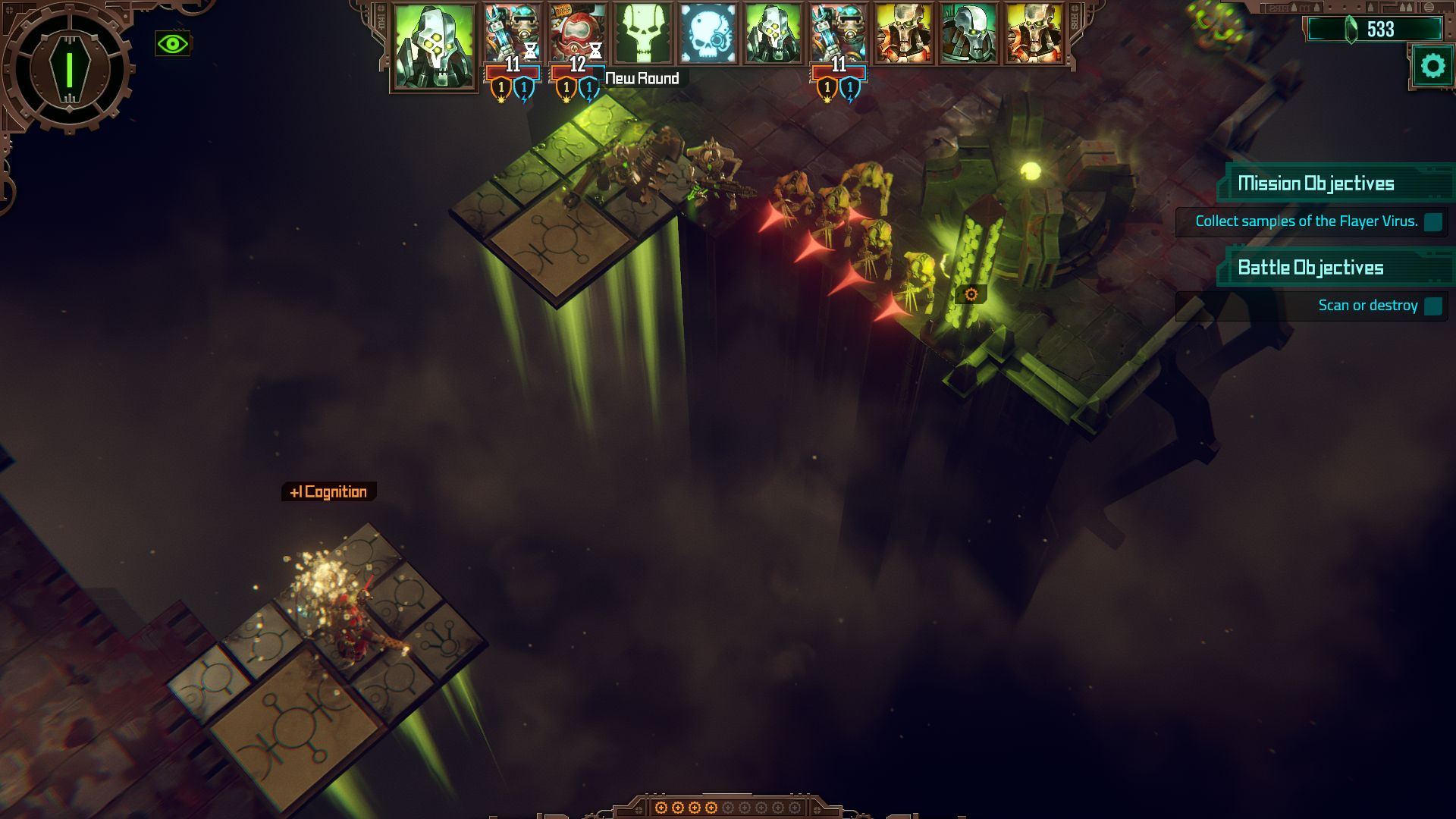Click the +1 Cognition floating label
Screen dimensions: 1456x819
[x=328, y=491]
